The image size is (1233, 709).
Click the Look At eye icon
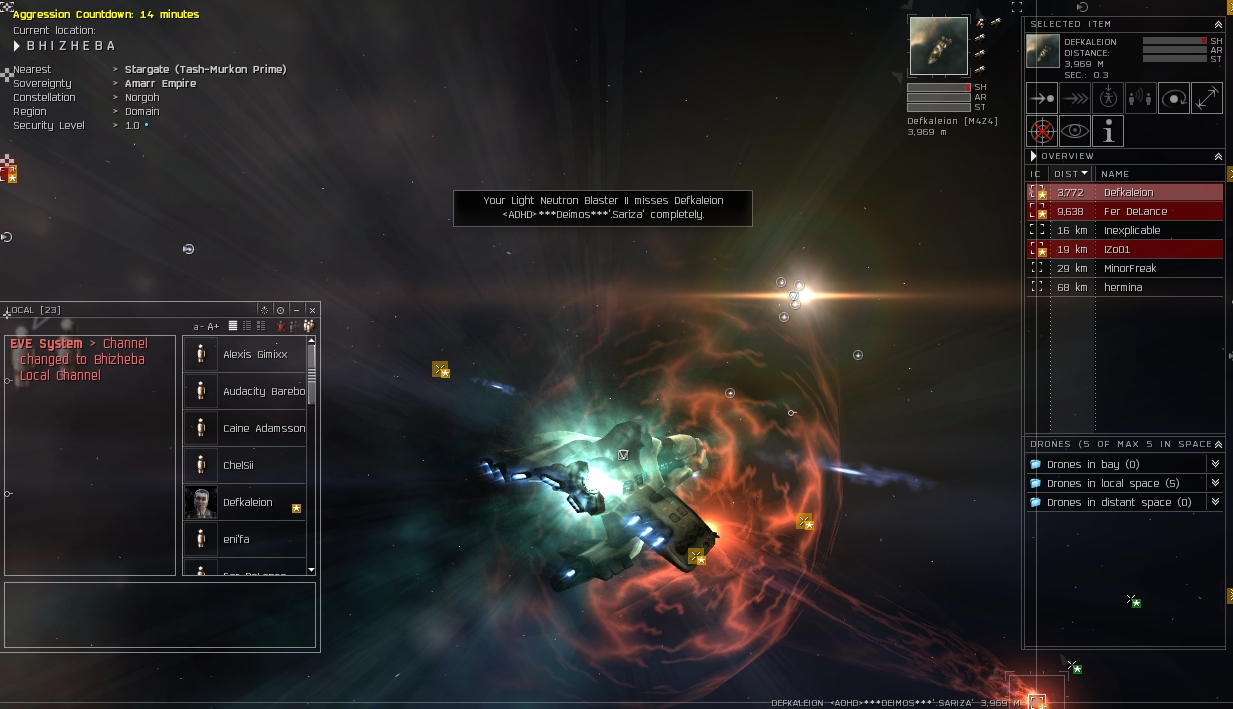pos(1075,131)
